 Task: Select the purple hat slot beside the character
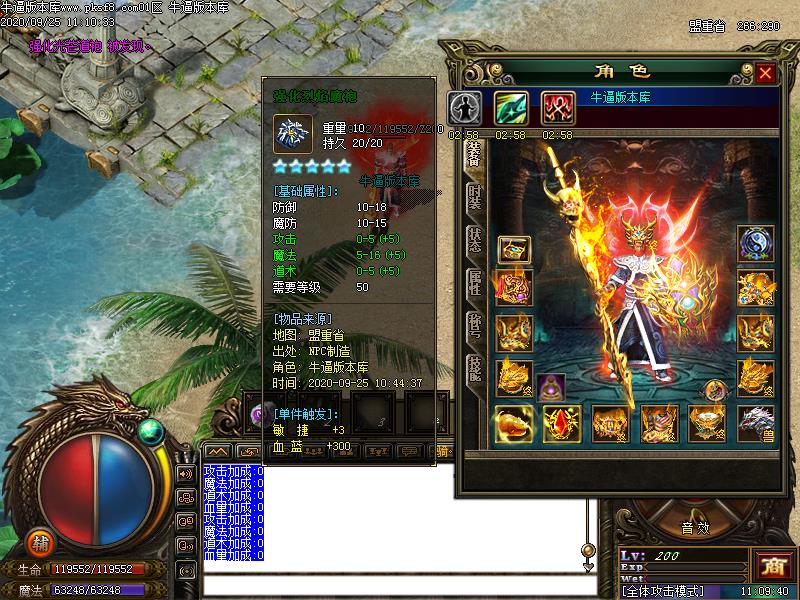[x=550, y=387]
